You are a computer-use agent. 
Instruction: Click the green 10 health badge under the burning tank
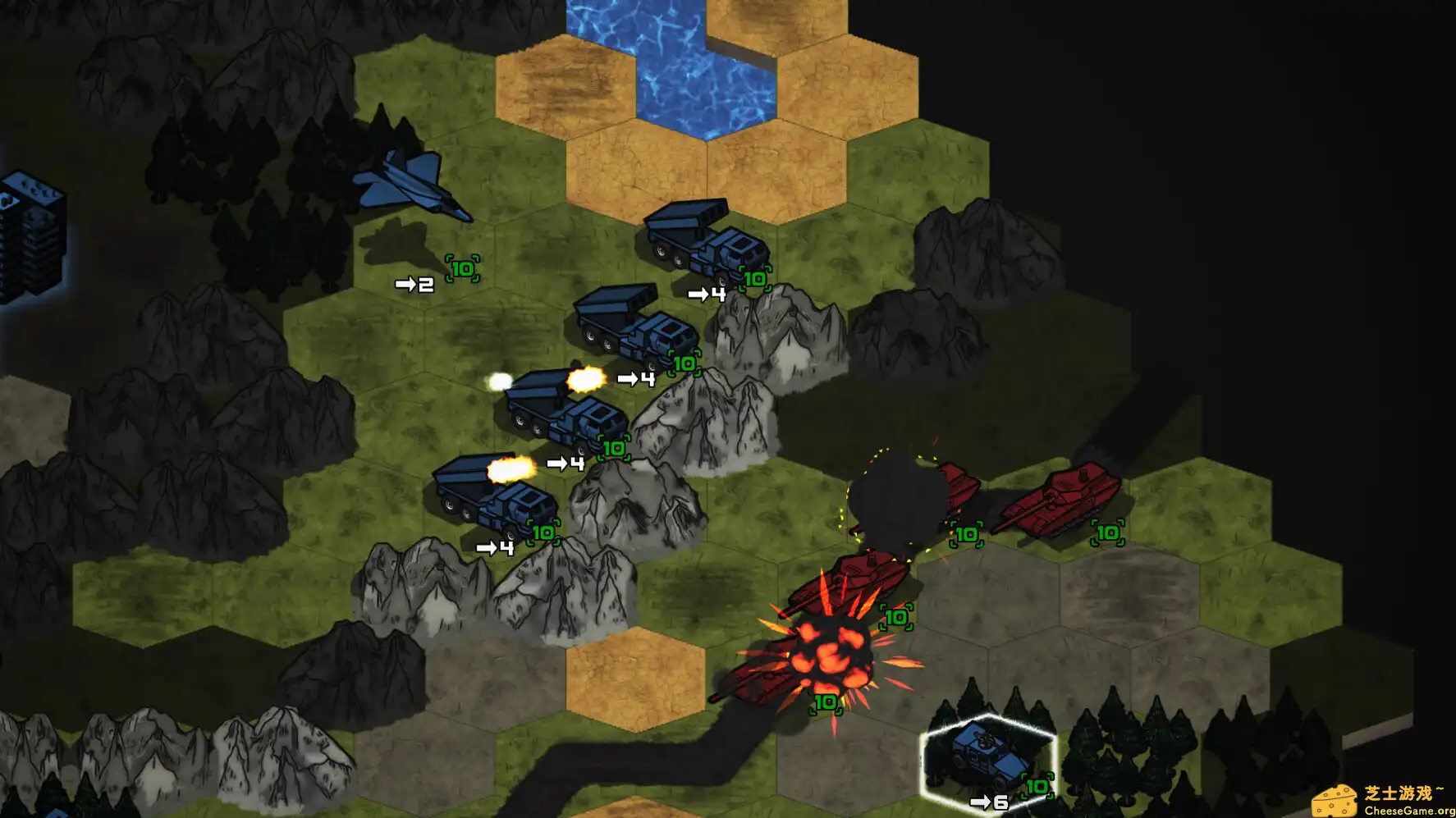coord(824,702)
